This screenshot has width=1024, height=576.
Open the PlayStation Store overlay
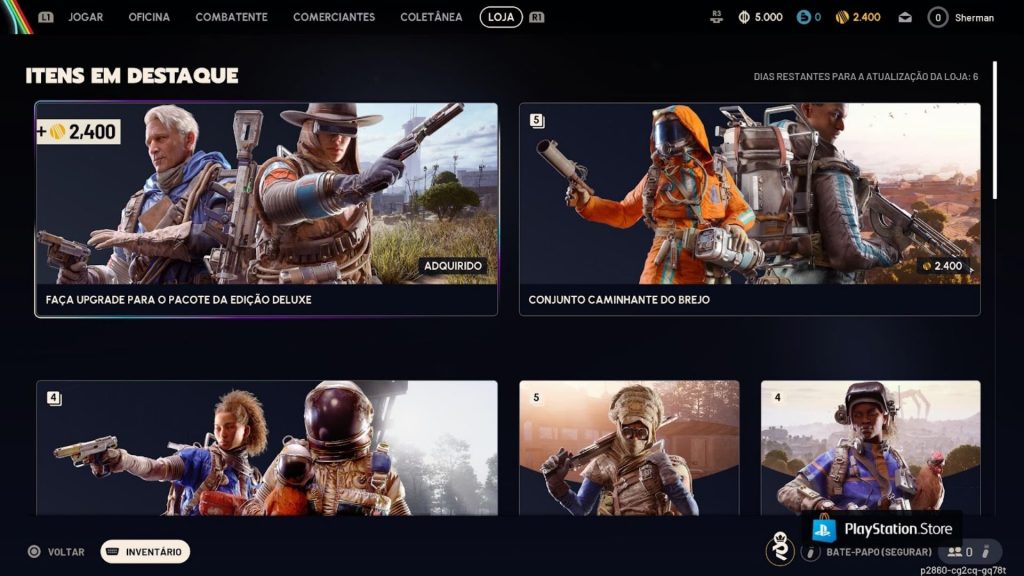881,528
